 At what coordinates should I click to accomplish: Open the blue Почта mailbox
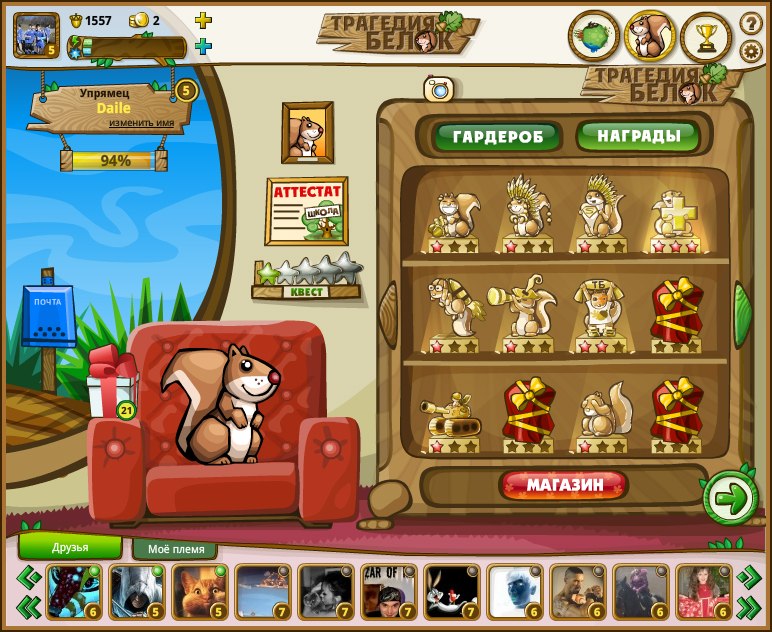(48, 316)
